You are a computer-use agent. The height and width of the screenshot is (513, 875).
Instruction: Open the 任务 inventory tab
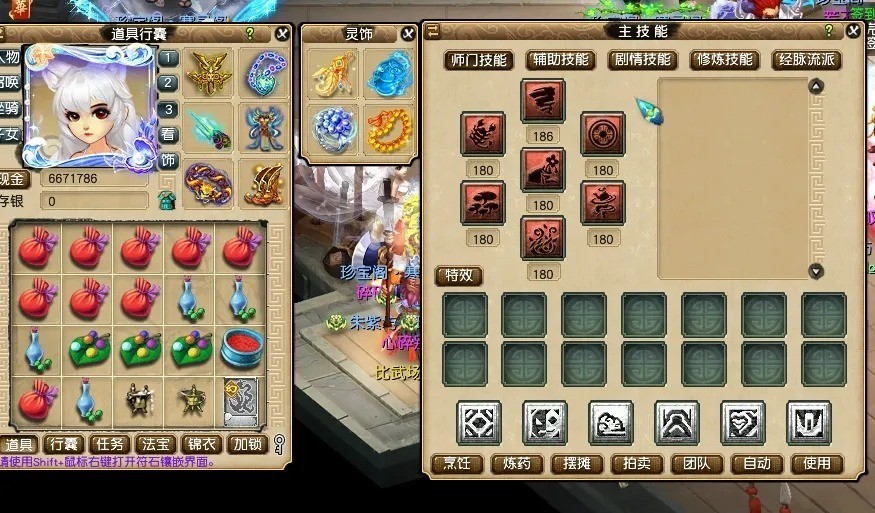click(109, 444)
